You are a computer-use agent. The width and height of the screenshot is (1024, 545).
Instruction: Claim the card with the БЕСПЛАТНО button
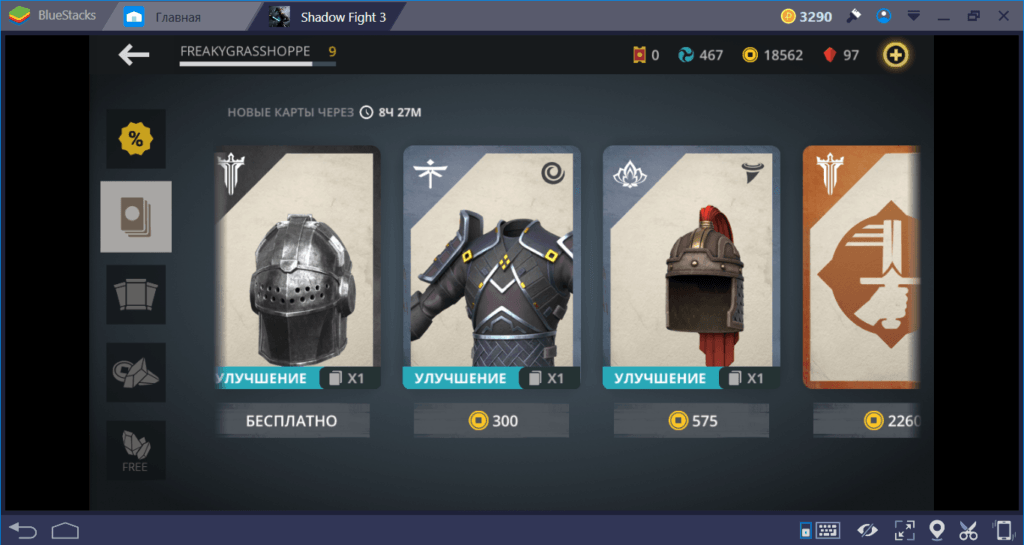[x=292, y=421]
